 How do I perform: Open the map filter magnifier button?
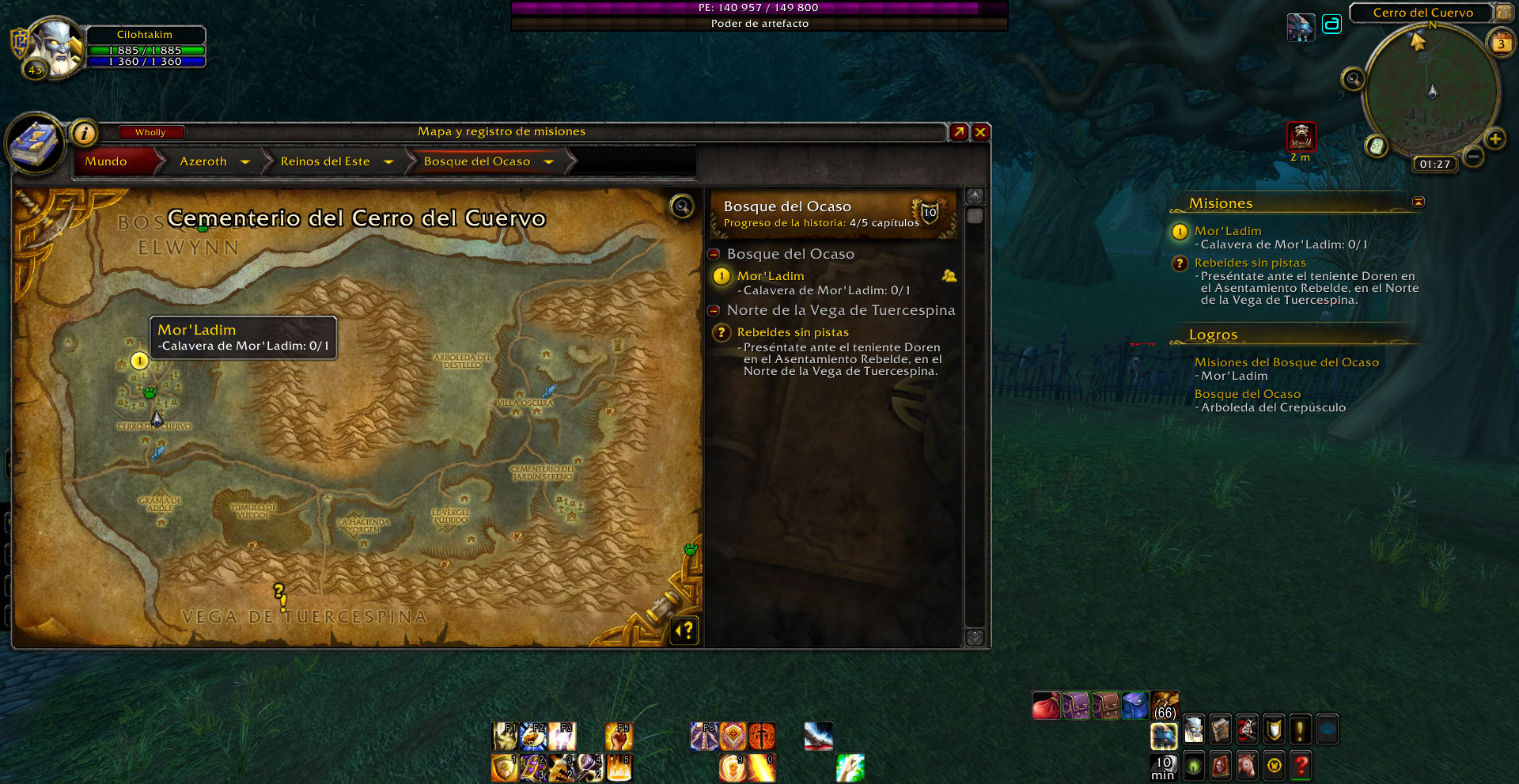point(681,206)
